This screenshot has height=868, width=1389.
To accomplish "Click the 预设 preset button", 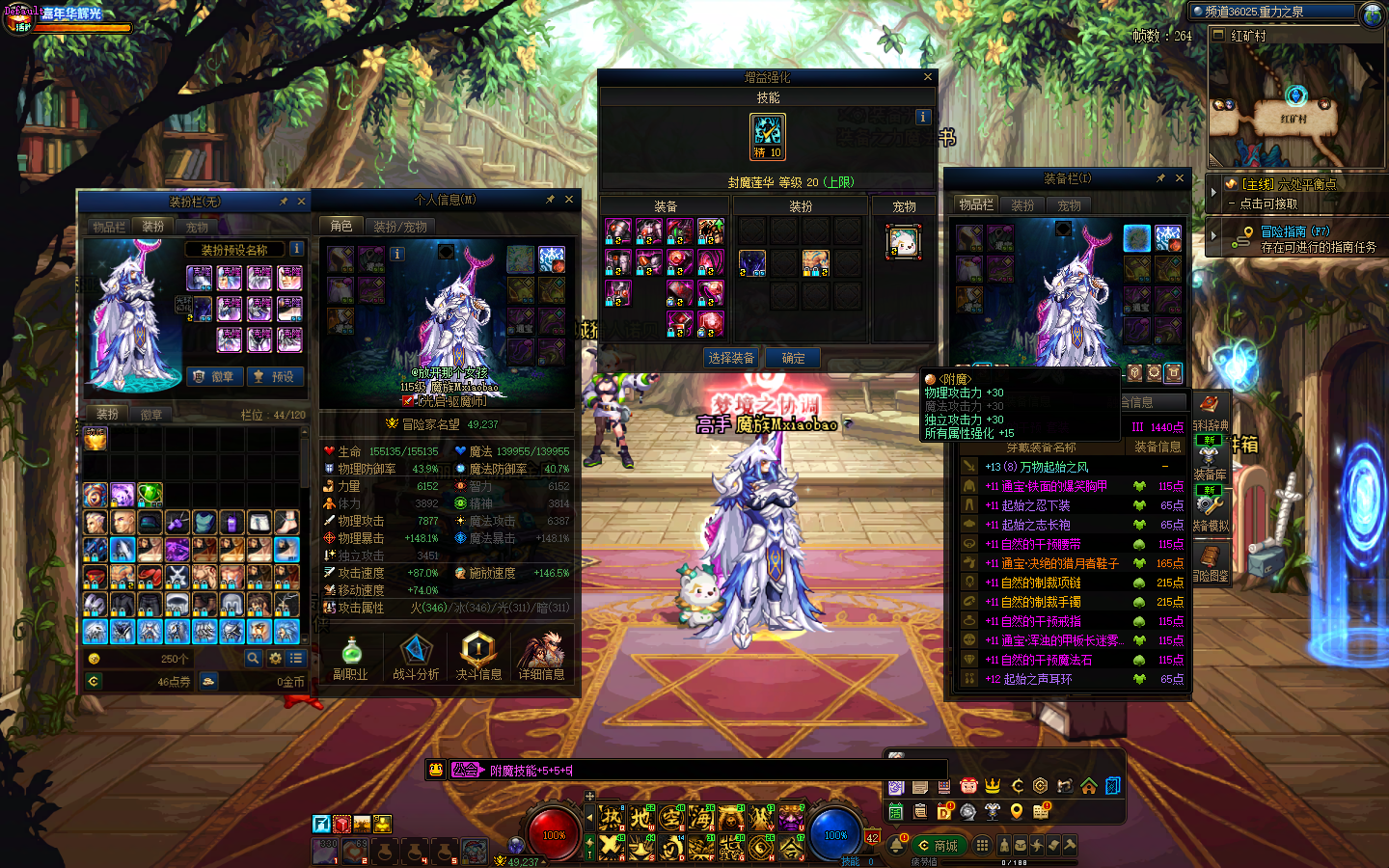I will [x=274, y=377].
